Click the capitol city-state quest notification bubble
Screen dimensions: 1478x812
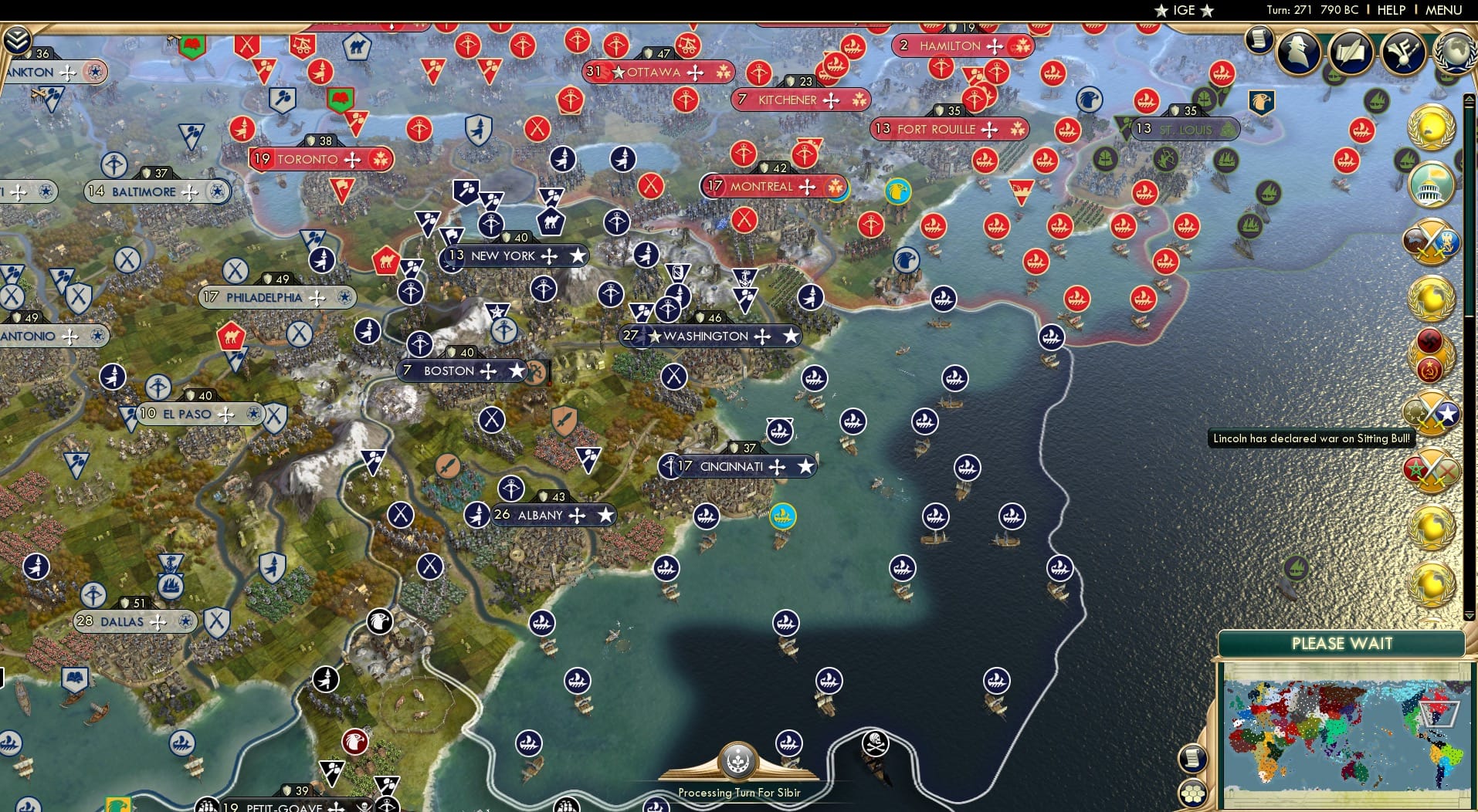(x=1429, y=188)
